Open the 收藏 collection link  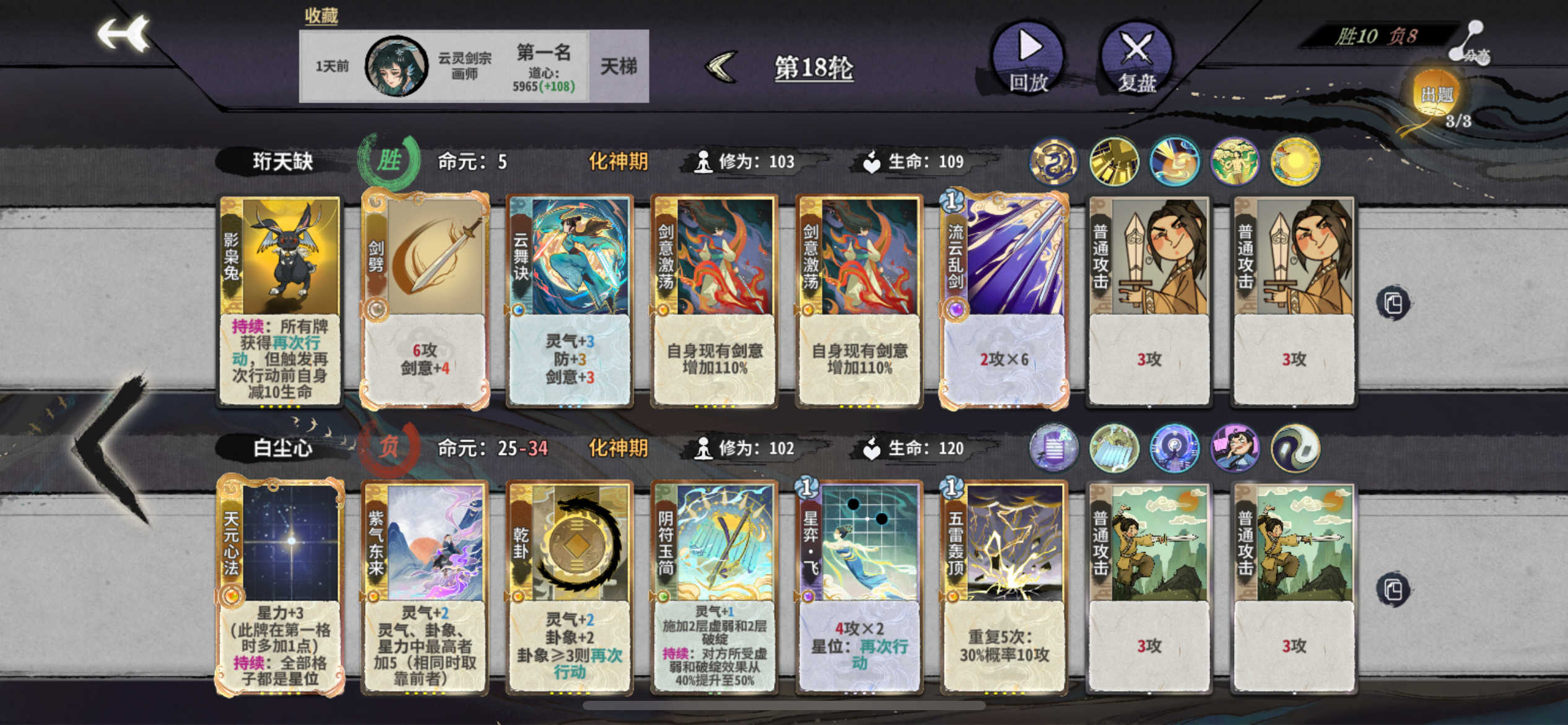(x=320, y=15)
